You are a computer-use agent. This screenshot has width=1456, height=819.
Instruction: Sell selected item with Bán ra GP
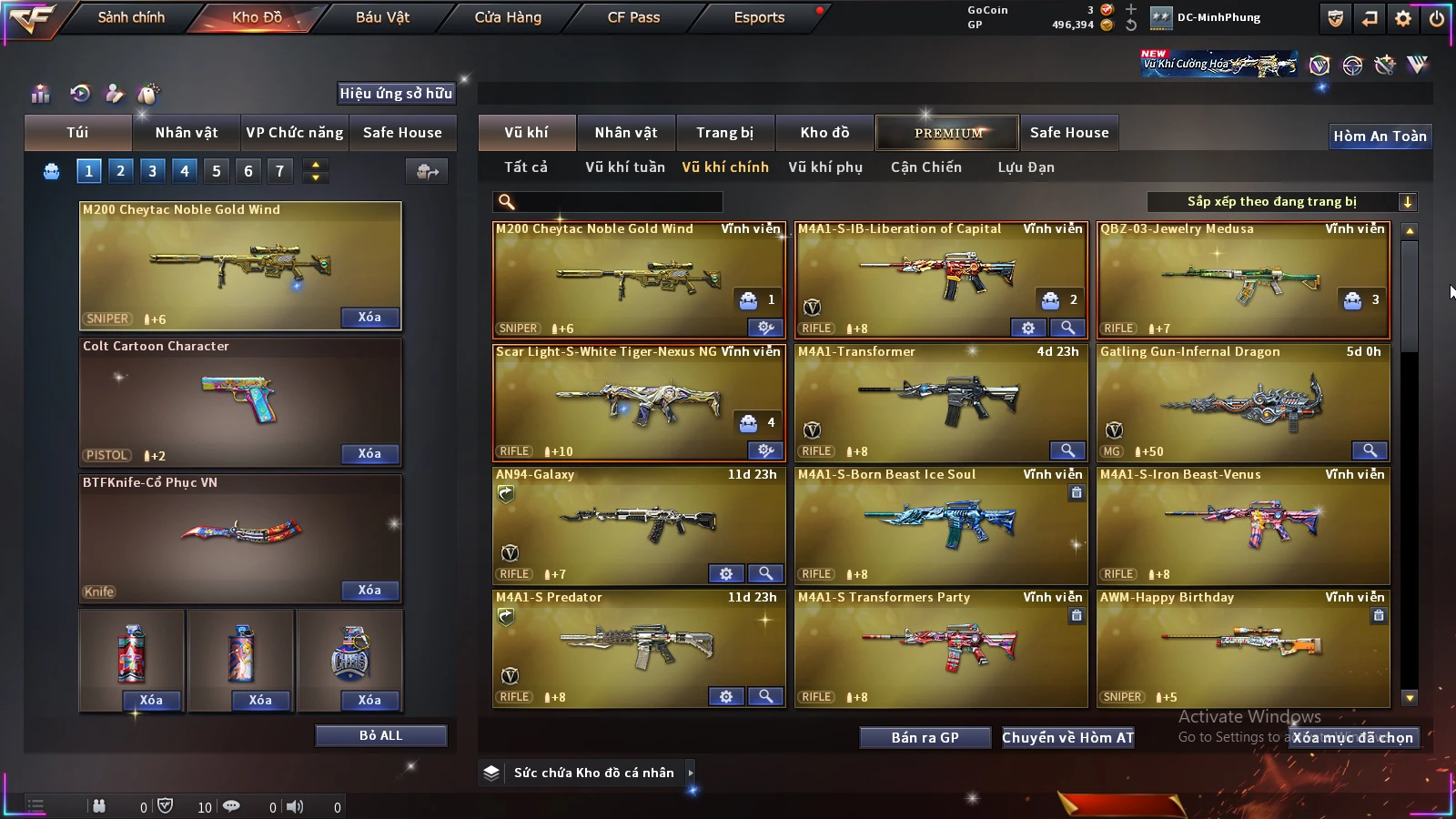click(x=925, y=737)
